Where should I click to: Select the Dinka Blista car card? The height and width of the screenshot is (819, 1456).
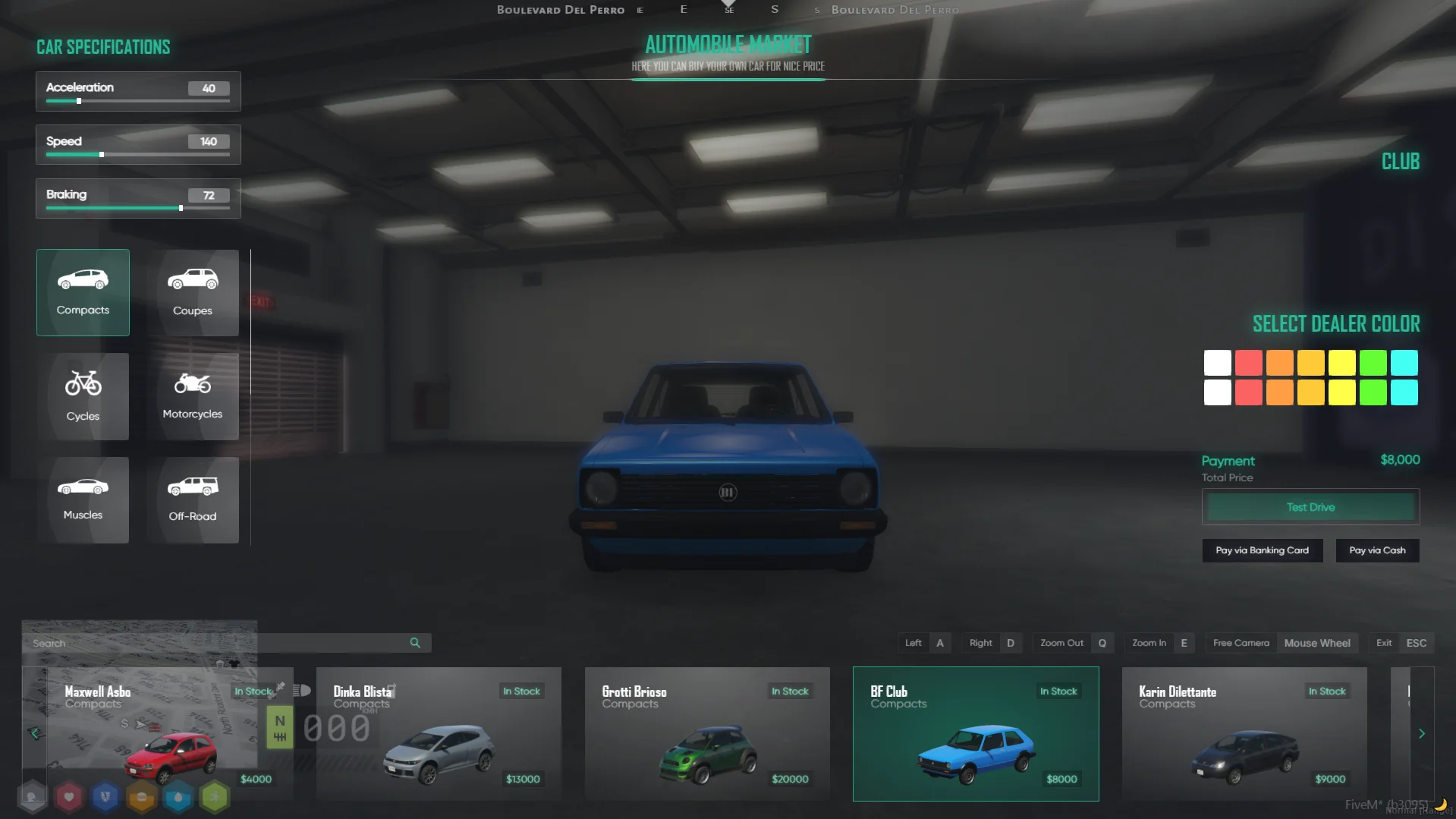click(439, 733)
